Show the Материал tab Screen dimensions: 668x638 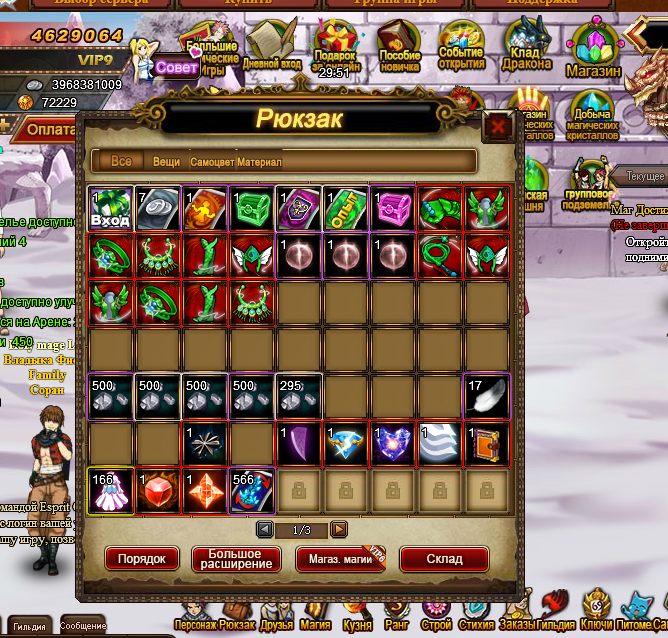(259, 162)
